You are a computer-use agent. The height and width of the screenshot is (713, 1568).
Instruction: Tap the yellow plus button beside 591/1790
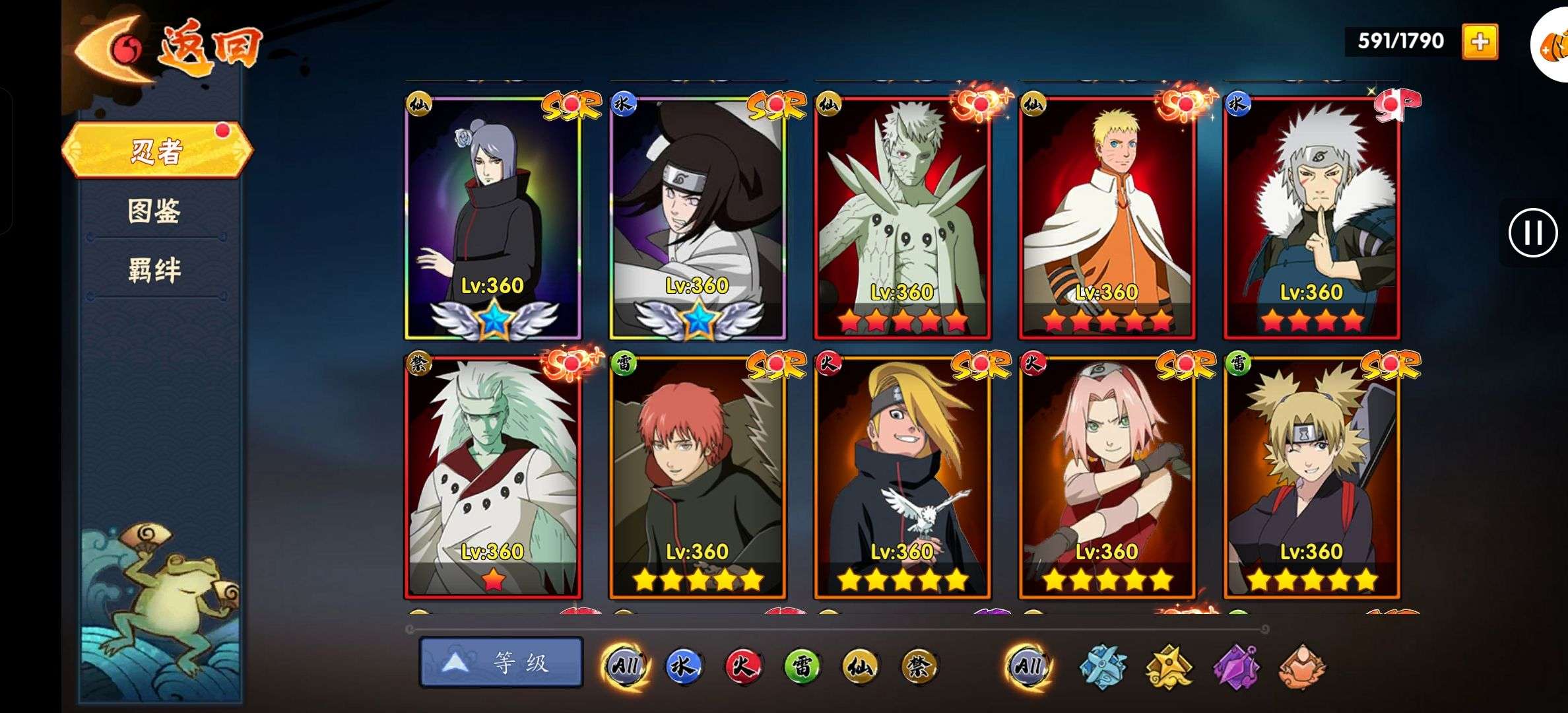pyautogui.click(x=1480, y=42)
